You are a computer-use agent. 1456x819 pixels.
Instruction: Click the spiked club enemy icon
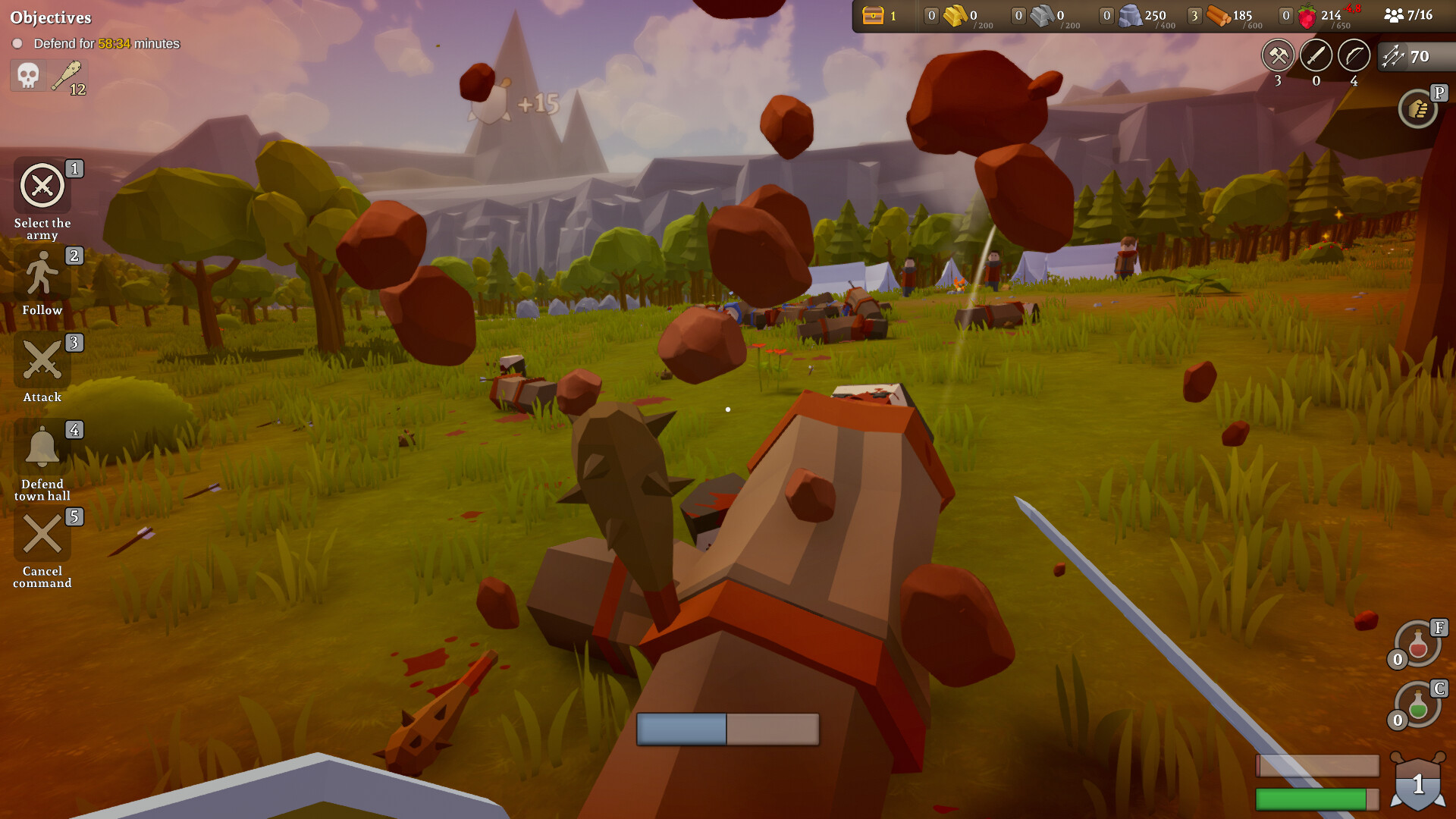pyautogui.click(x=67, y=76)
